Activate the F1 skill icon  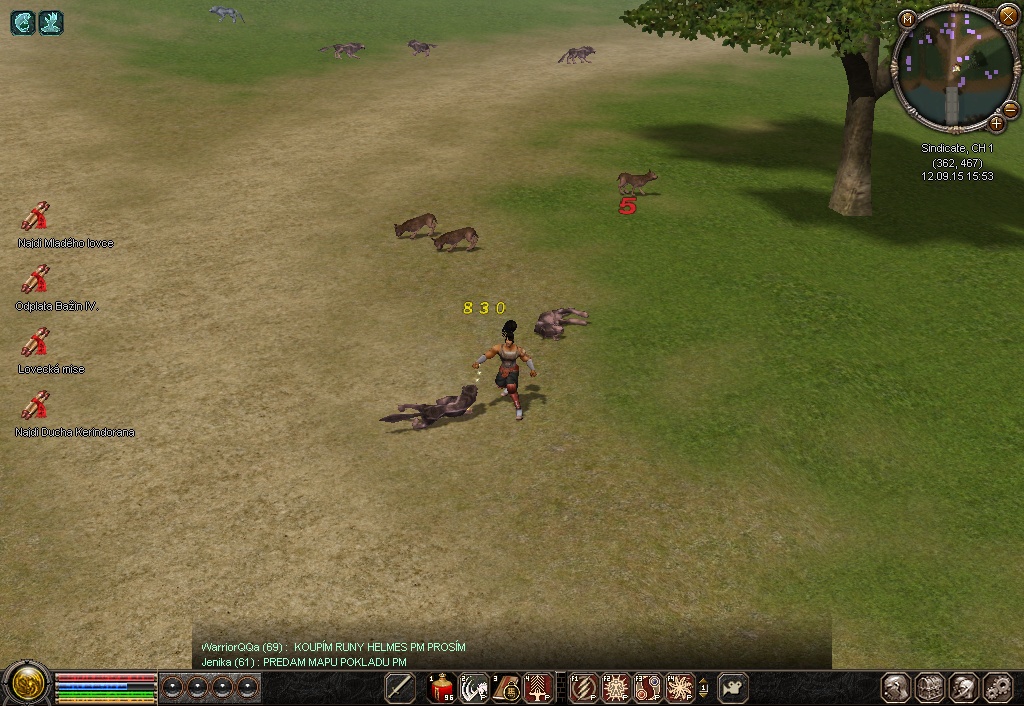pos(584,688)
